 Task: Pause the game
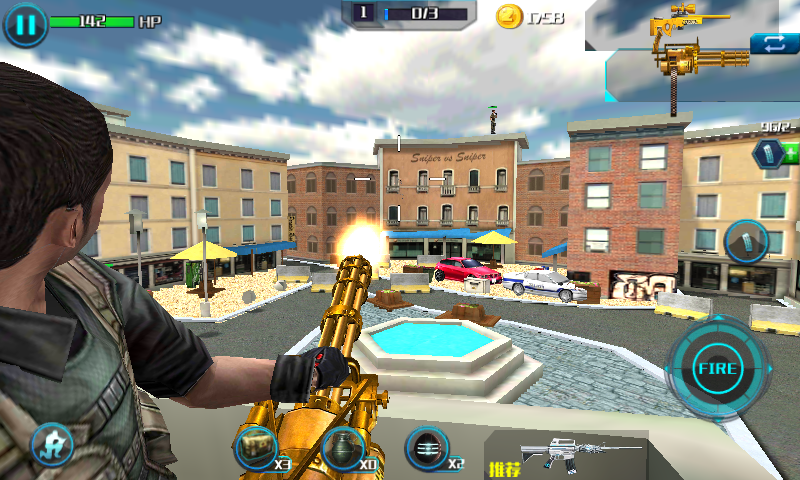(25, 25)
